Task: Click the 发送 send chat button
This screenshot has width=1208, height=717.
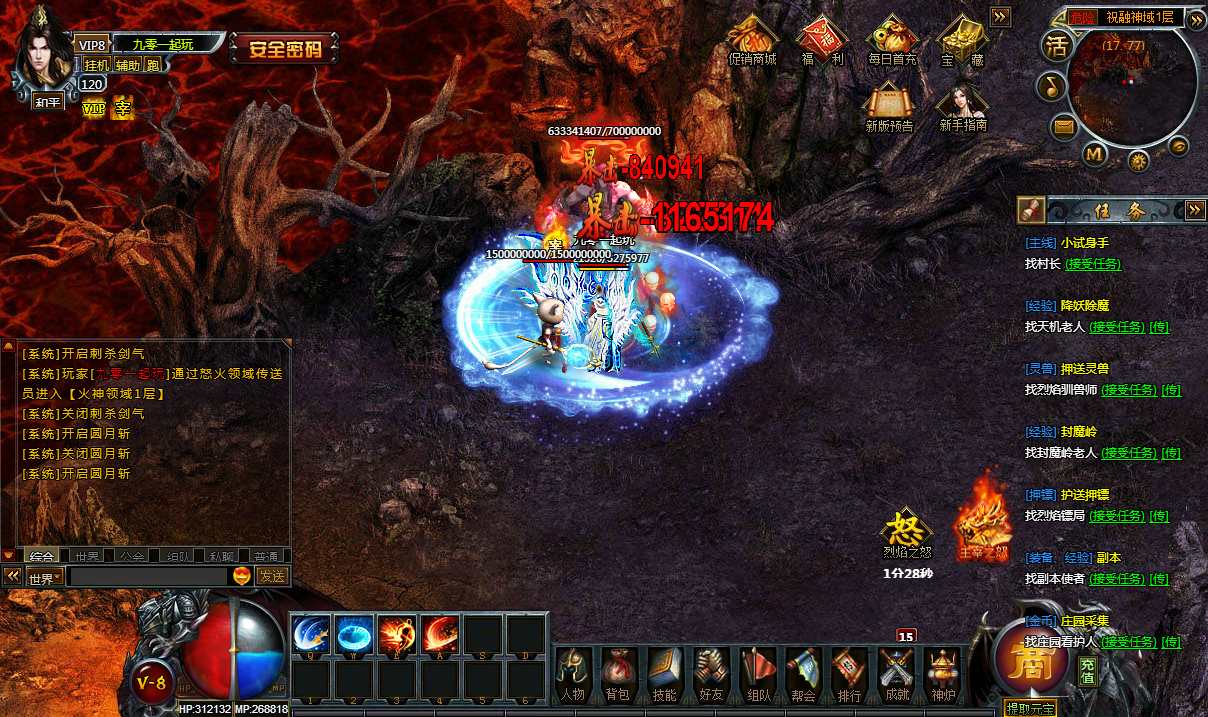Action: 272,576
